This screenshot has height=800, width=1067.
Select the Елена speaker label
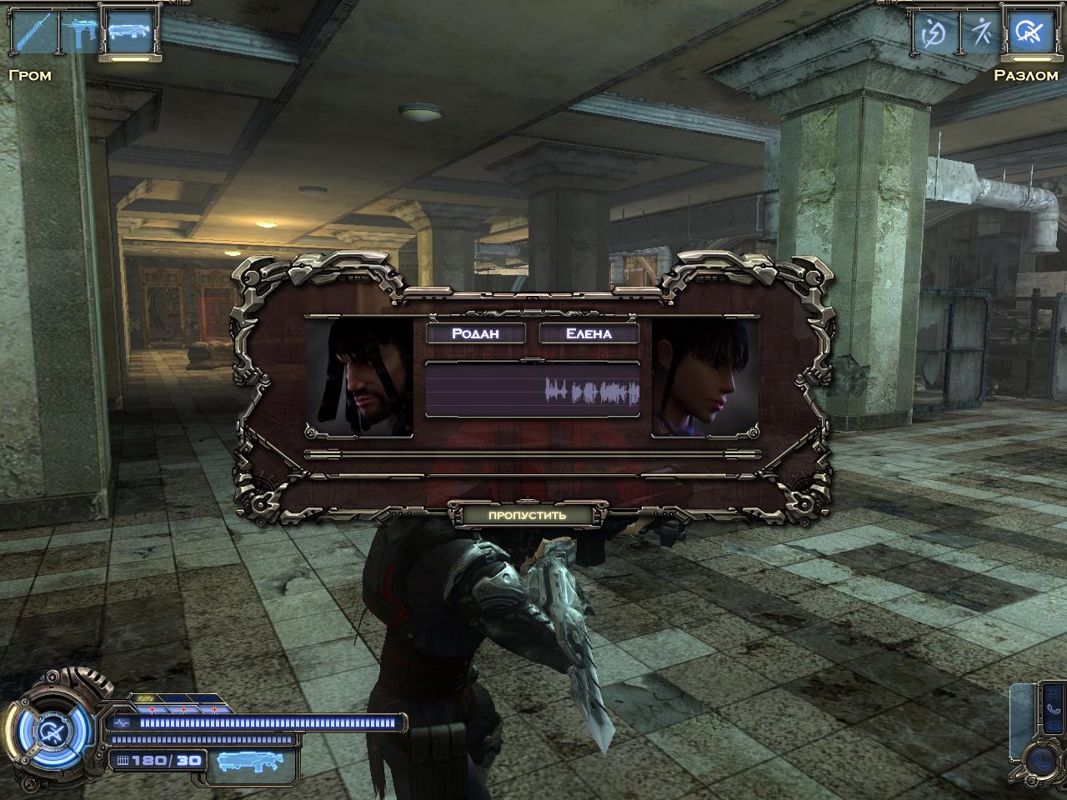click(589, 333)
